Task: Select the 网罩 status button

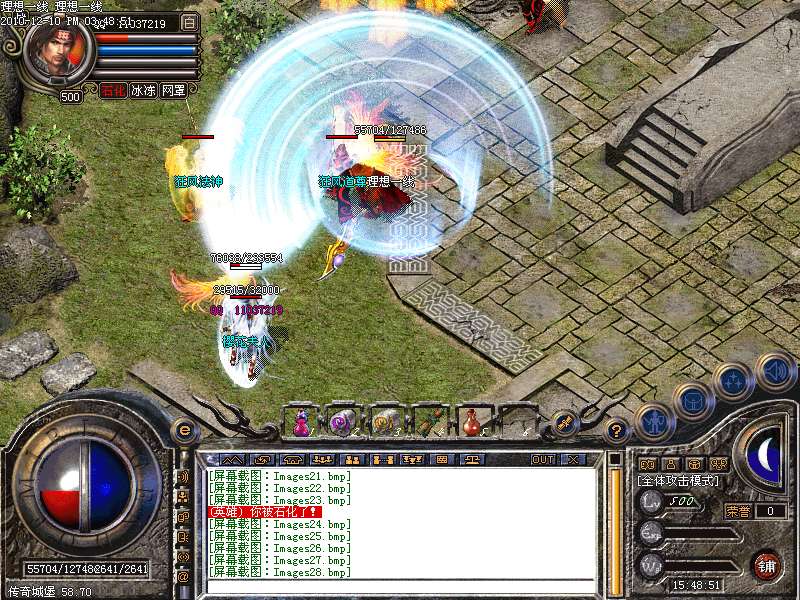Action: pos(174,90)
